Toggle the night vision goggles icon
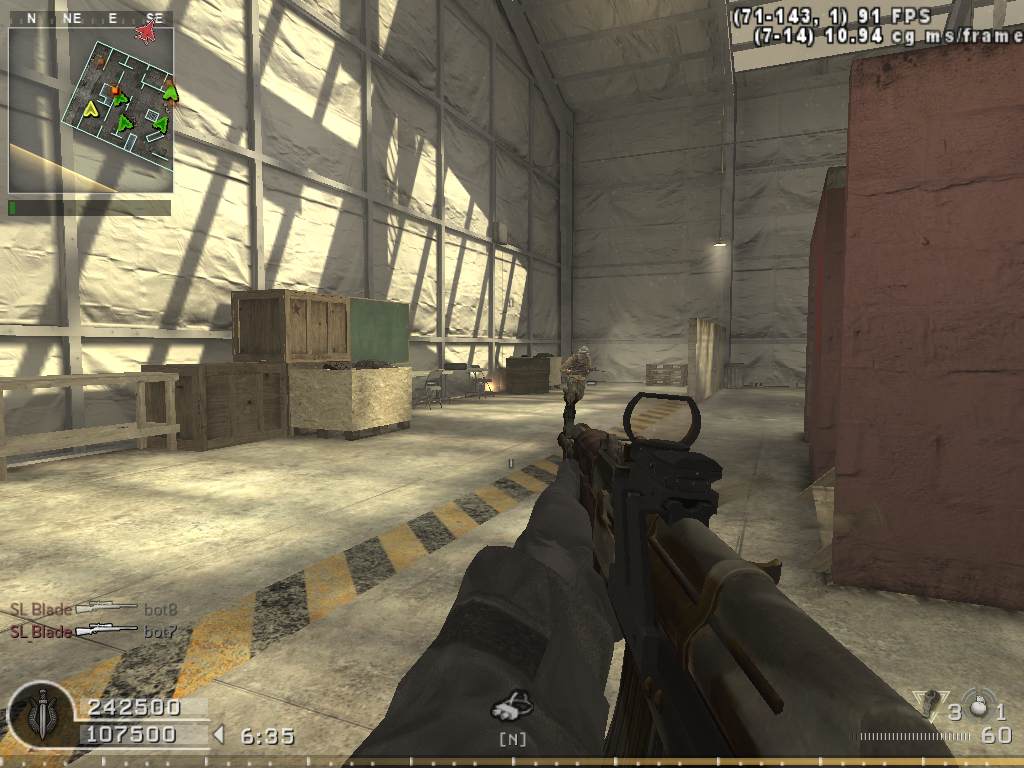Viewport: 1024px width, 768px height. pos(512,706)
